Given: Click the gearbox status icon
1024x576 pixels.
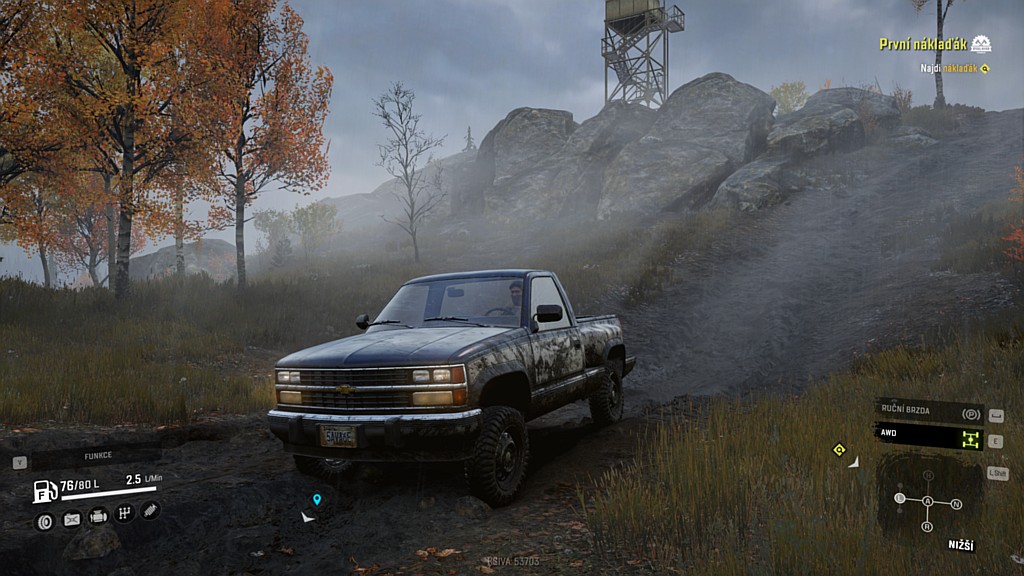Looking at the screenshot, I should 125,513.
